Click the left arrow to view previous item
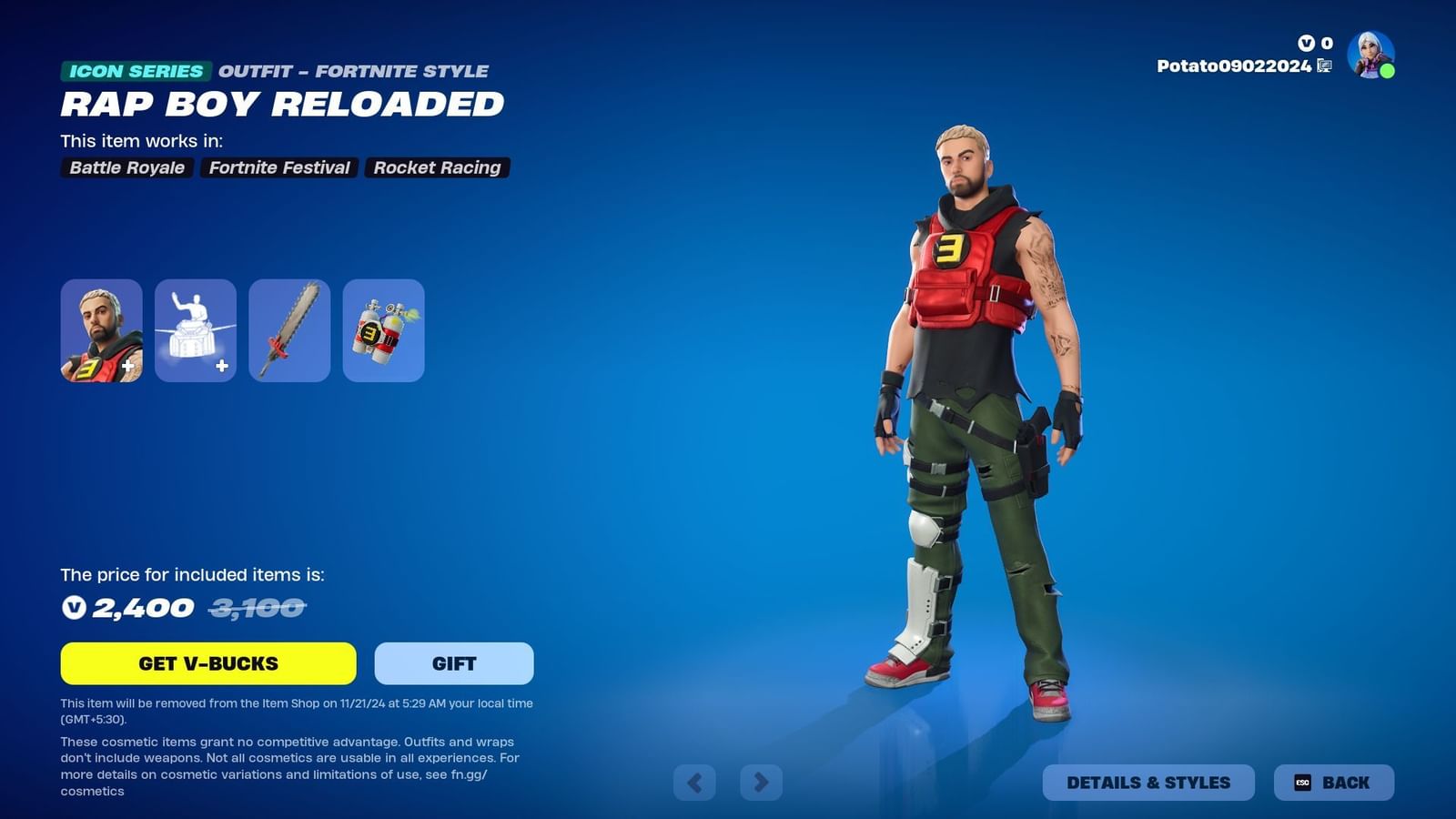Viewport: 1456px width, 819px height. click(x=693, y=782)
